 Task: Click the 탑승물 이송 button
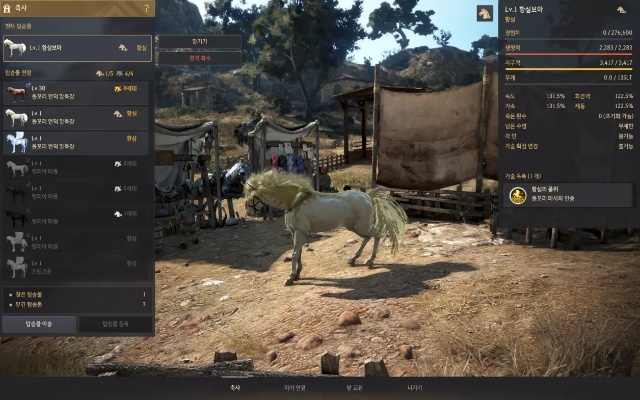point(39,324)
